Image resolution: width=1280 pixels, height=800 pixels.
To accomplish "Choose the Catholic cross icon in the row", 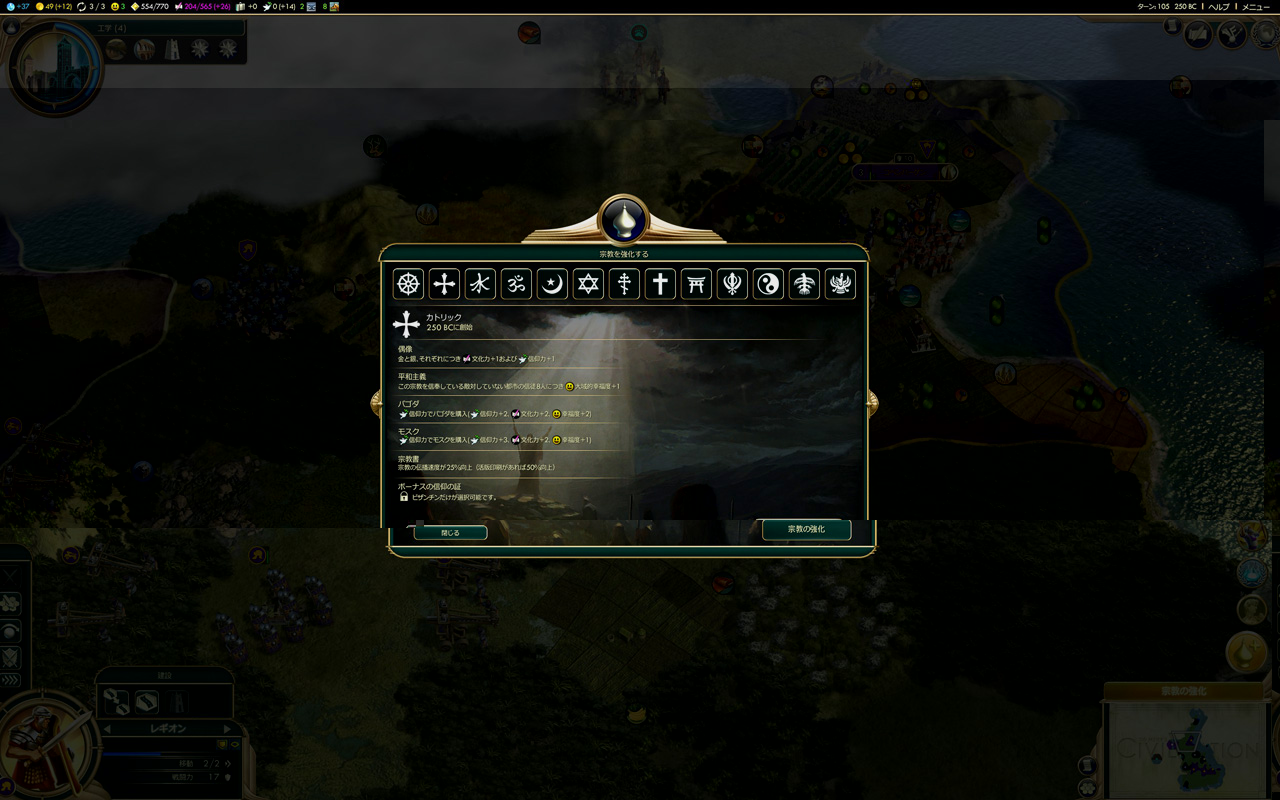I will 444,284.
